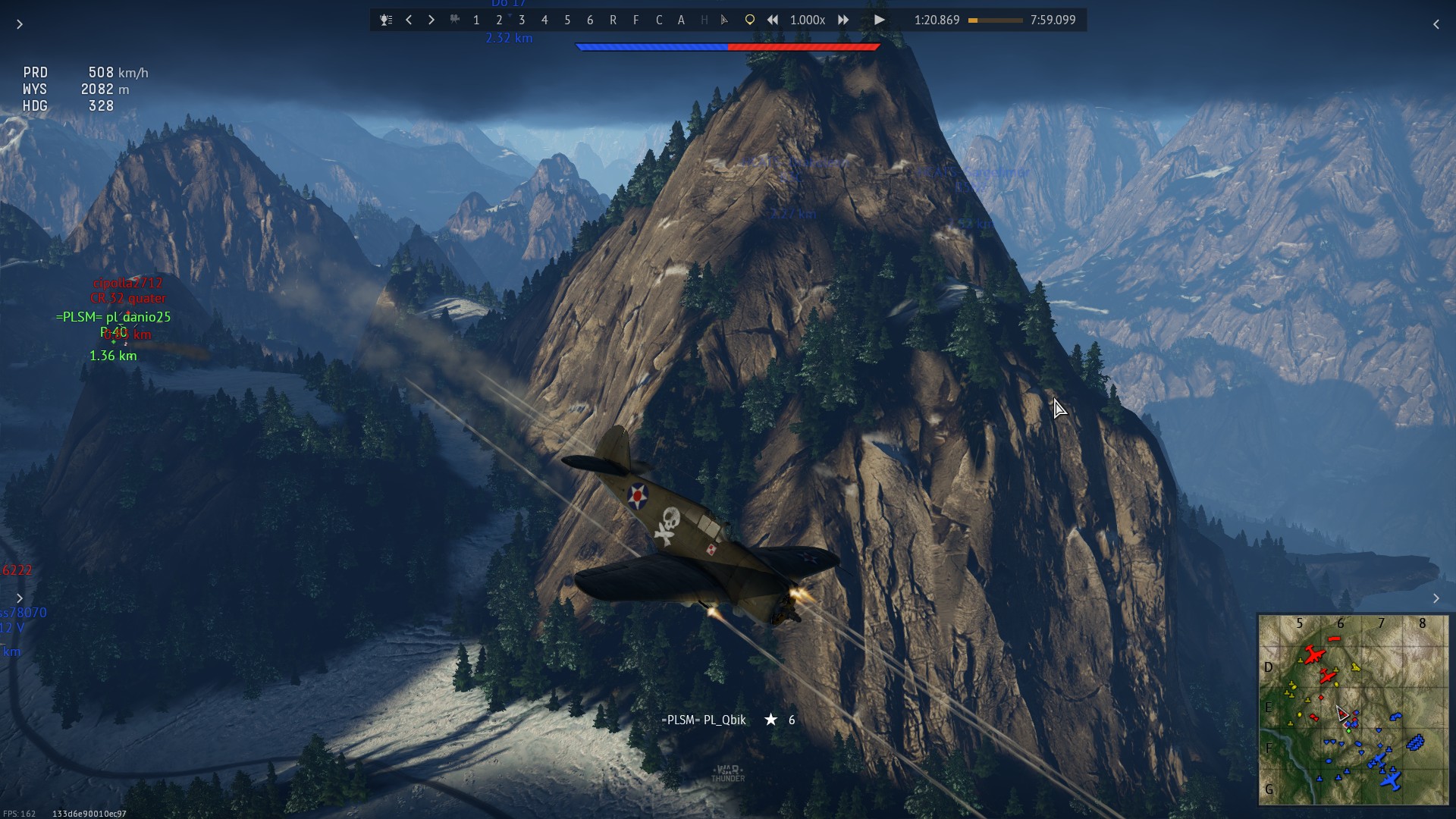This screenshot has height=819, width=1456.
Task: Select camera preset 6 in replay toolbar
Action: click(590, 20)
